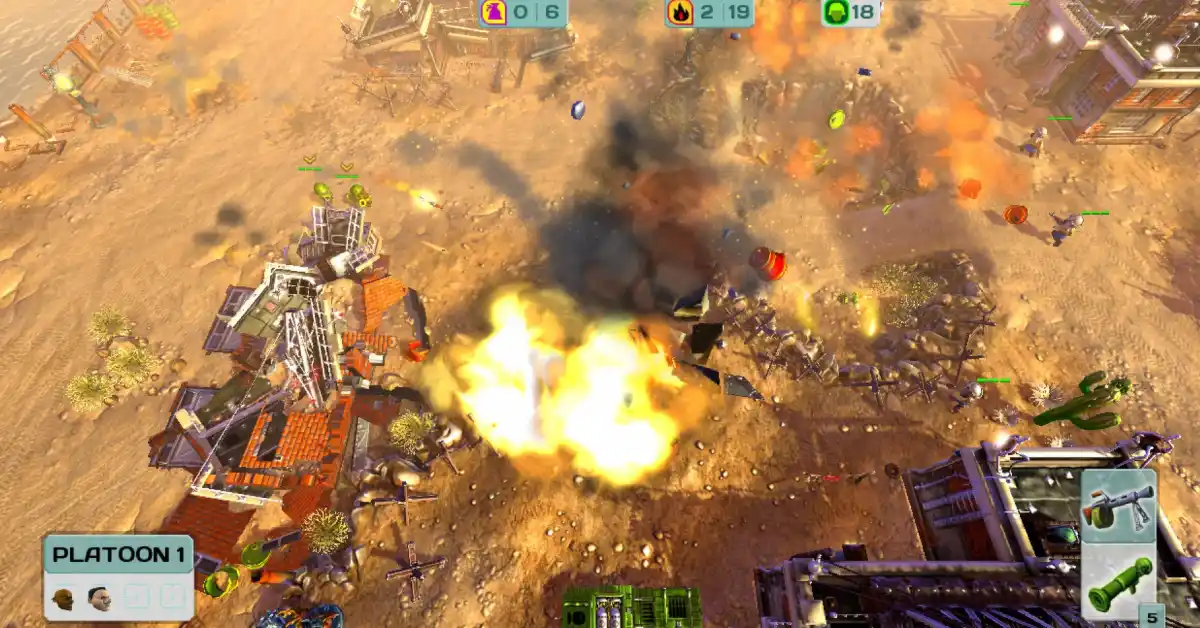The height and width of the screenshot is (628, 1200).
Task: Select the Platoon 1 header
Action: [x=117, y=554]
